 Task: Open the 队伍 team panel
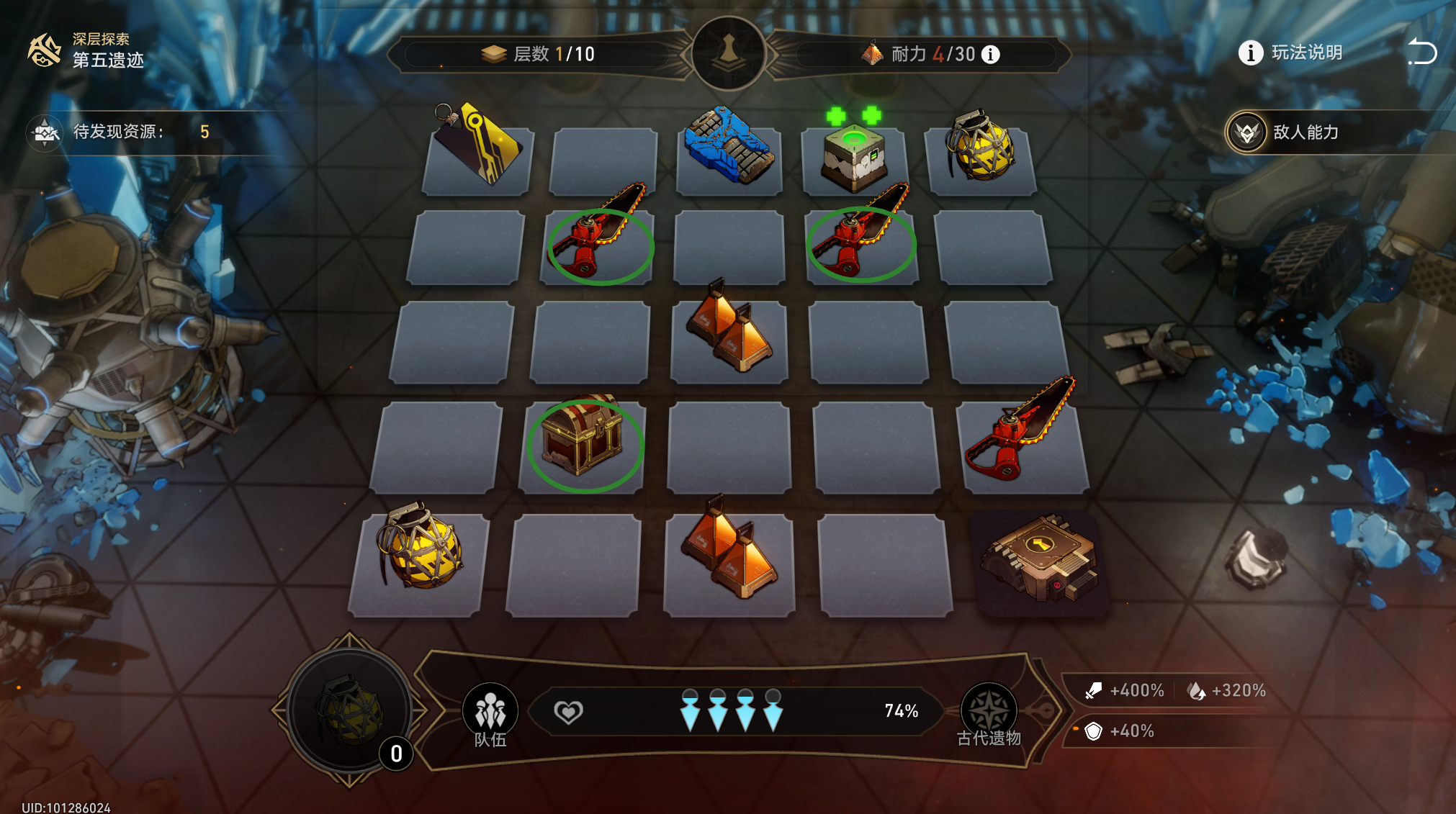point(490,713)
